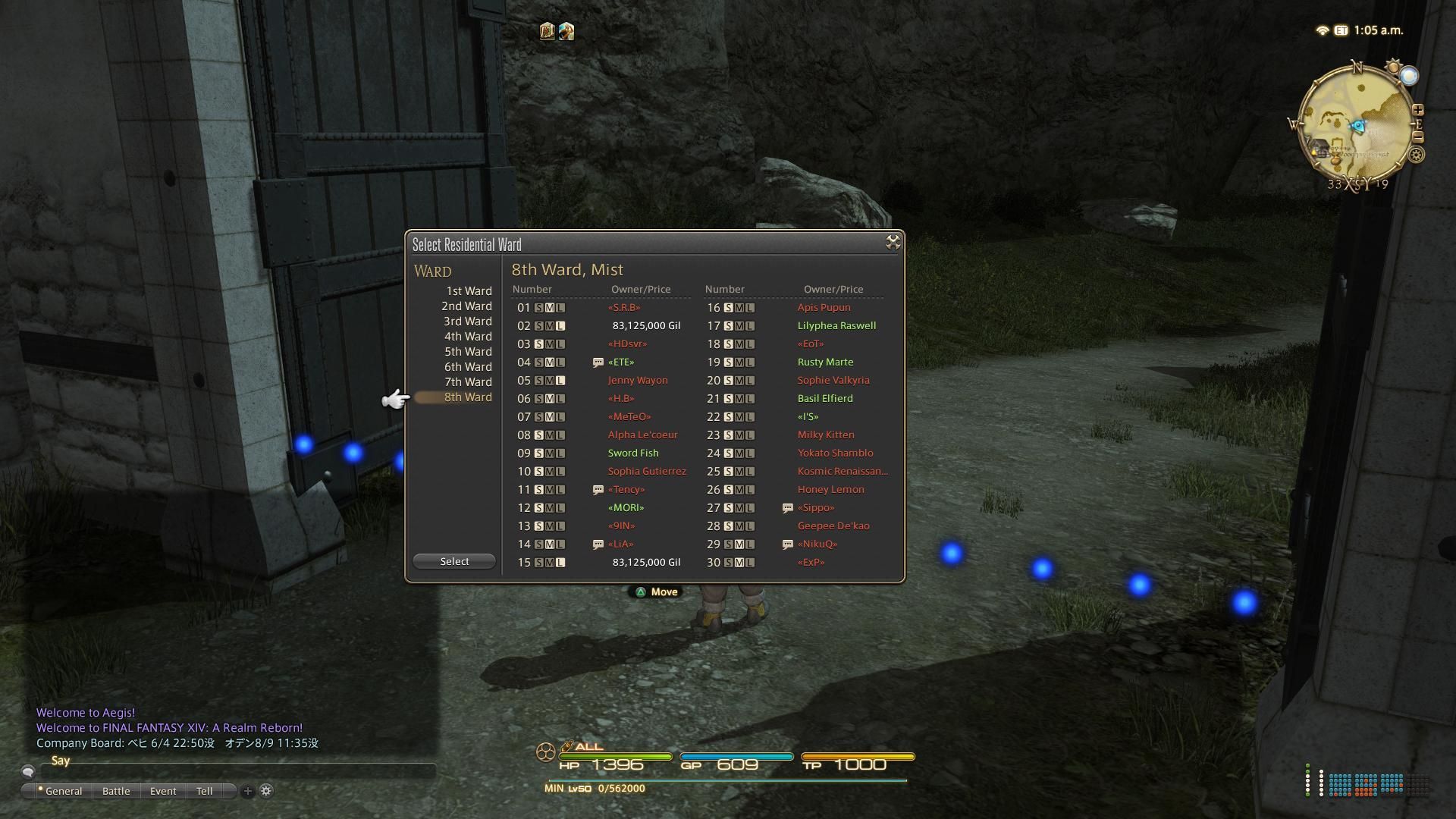
Task: Pick the 5th Ward entry
Action: (467, 352)
